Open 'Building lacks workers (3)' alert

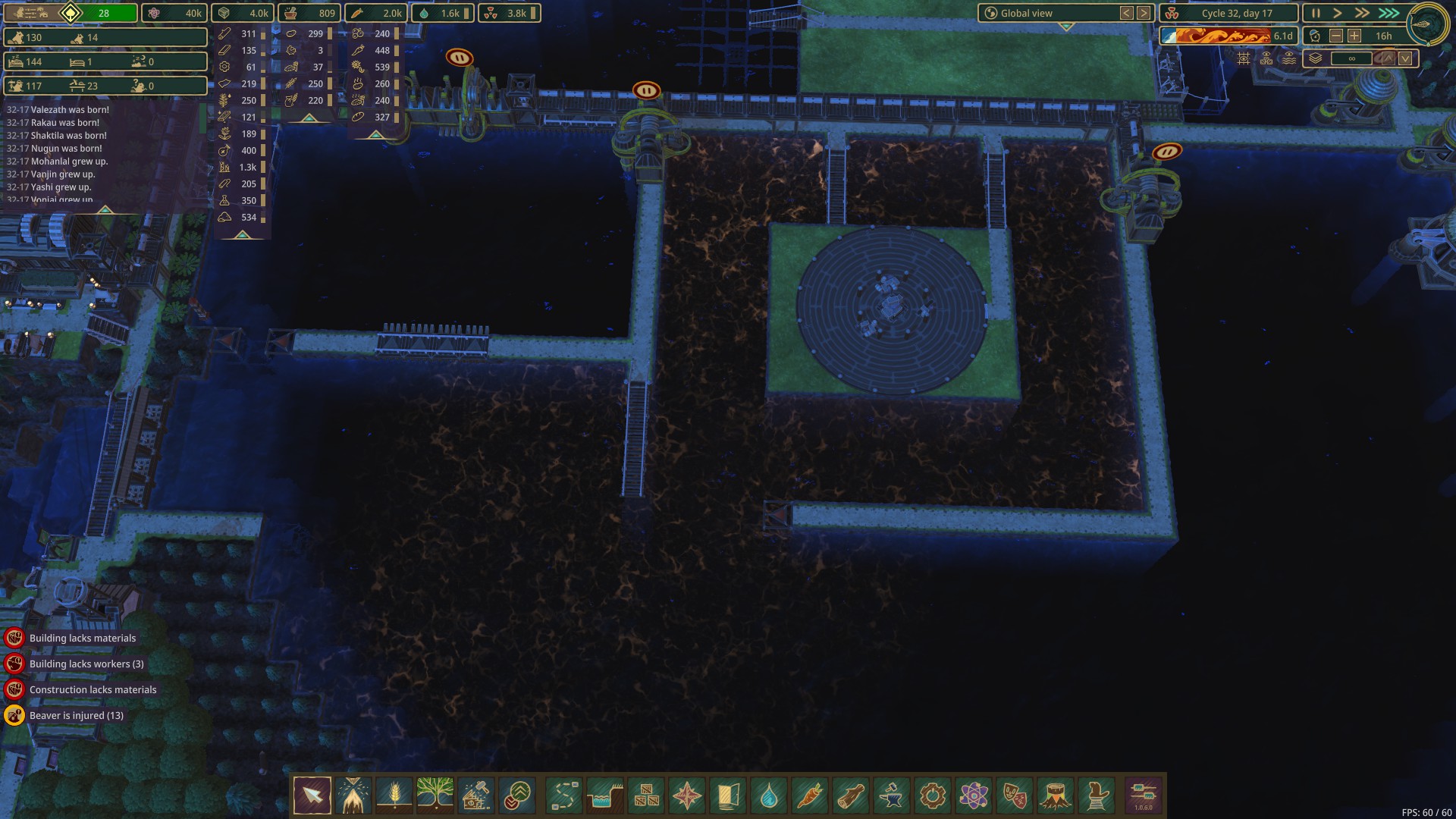[86, 664]
